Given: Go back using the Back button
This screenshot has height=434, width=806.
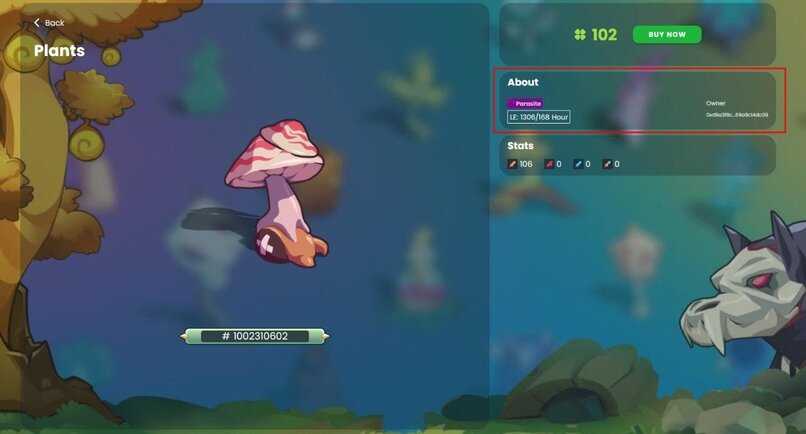Looking at the screenshot, I should pyautogui.click(x=48, y=22).
